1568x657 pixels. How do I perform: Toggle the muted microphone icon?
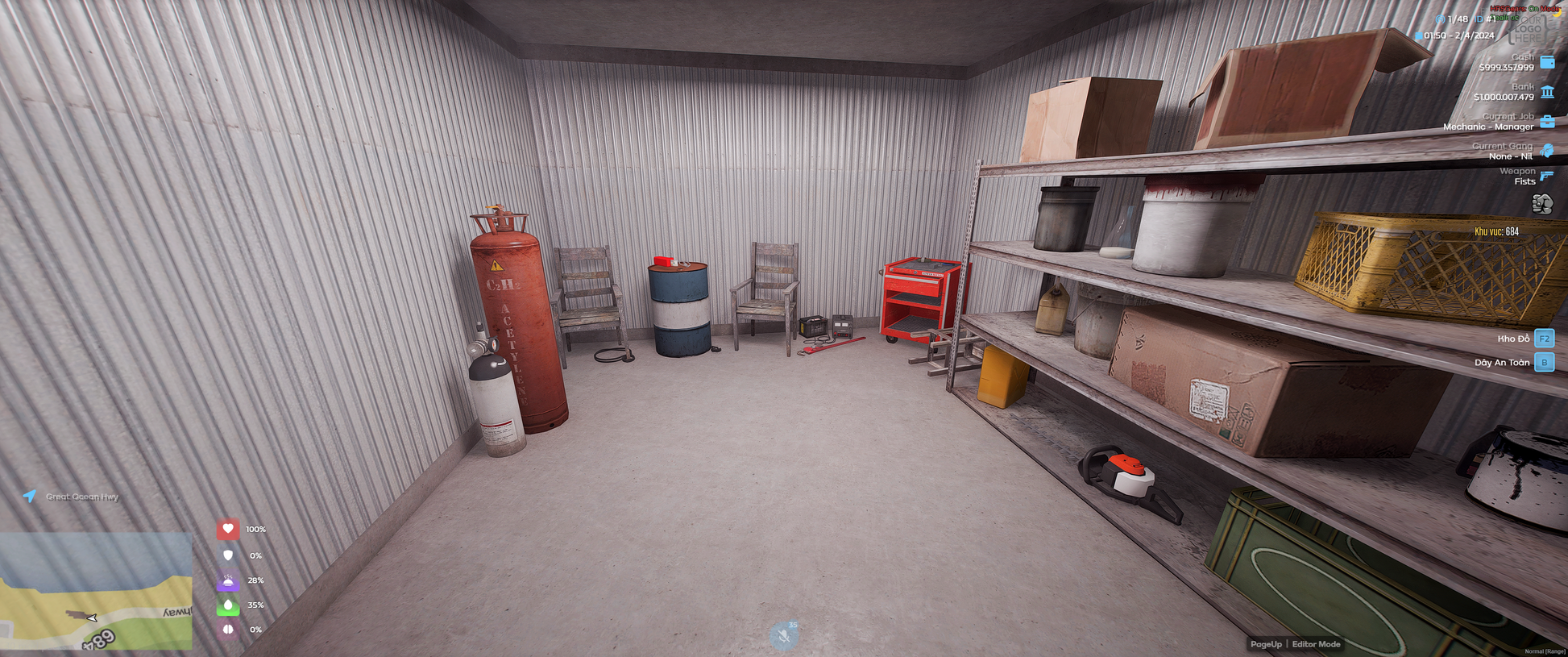783,636
